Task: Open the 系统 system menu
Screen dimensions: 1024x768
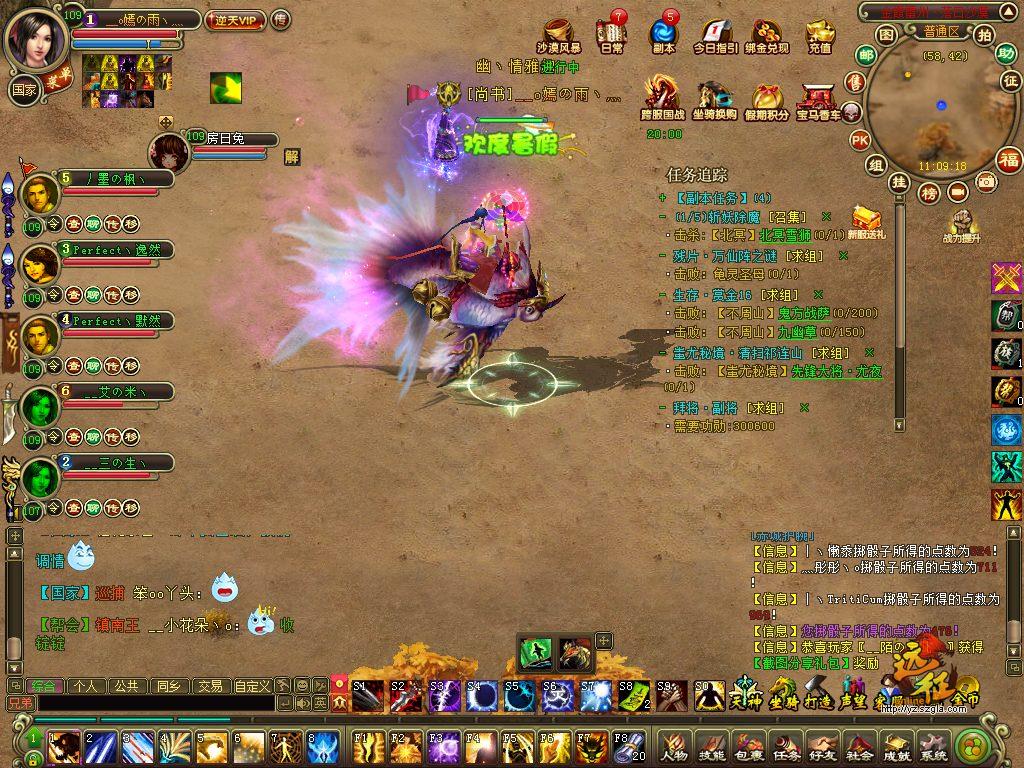Action: (x=933, y=745)
